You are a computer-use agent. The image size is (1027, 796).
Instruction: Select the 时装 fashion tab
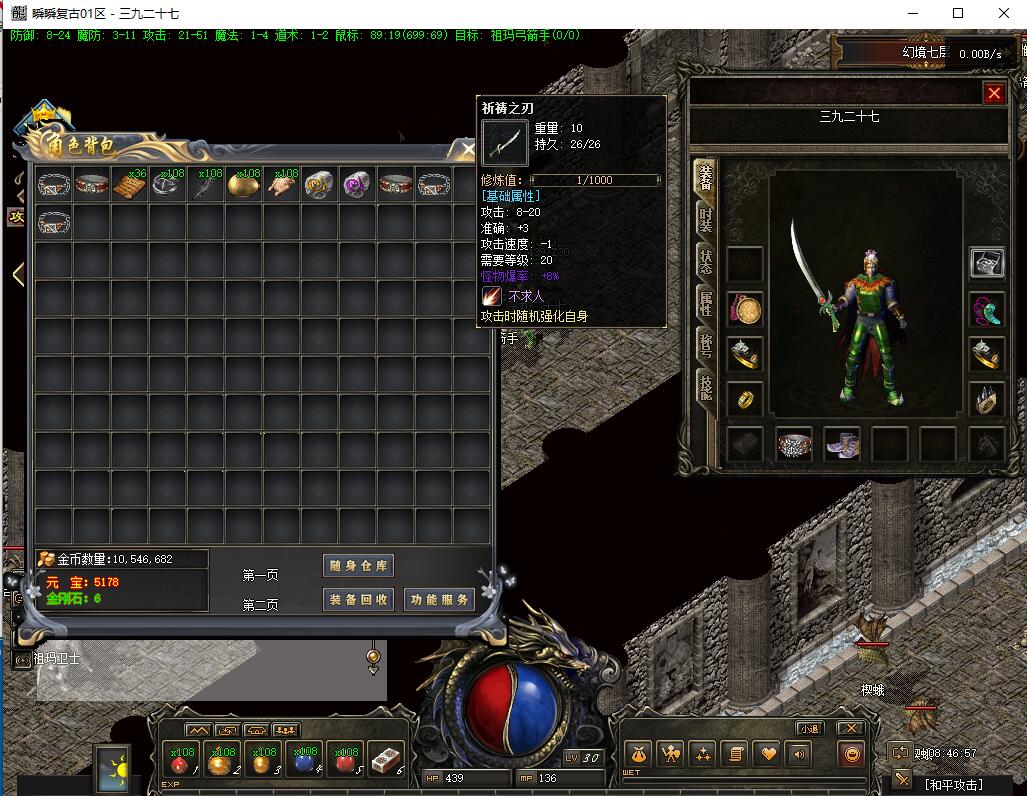pyautogui.click(x=705, y=221)
